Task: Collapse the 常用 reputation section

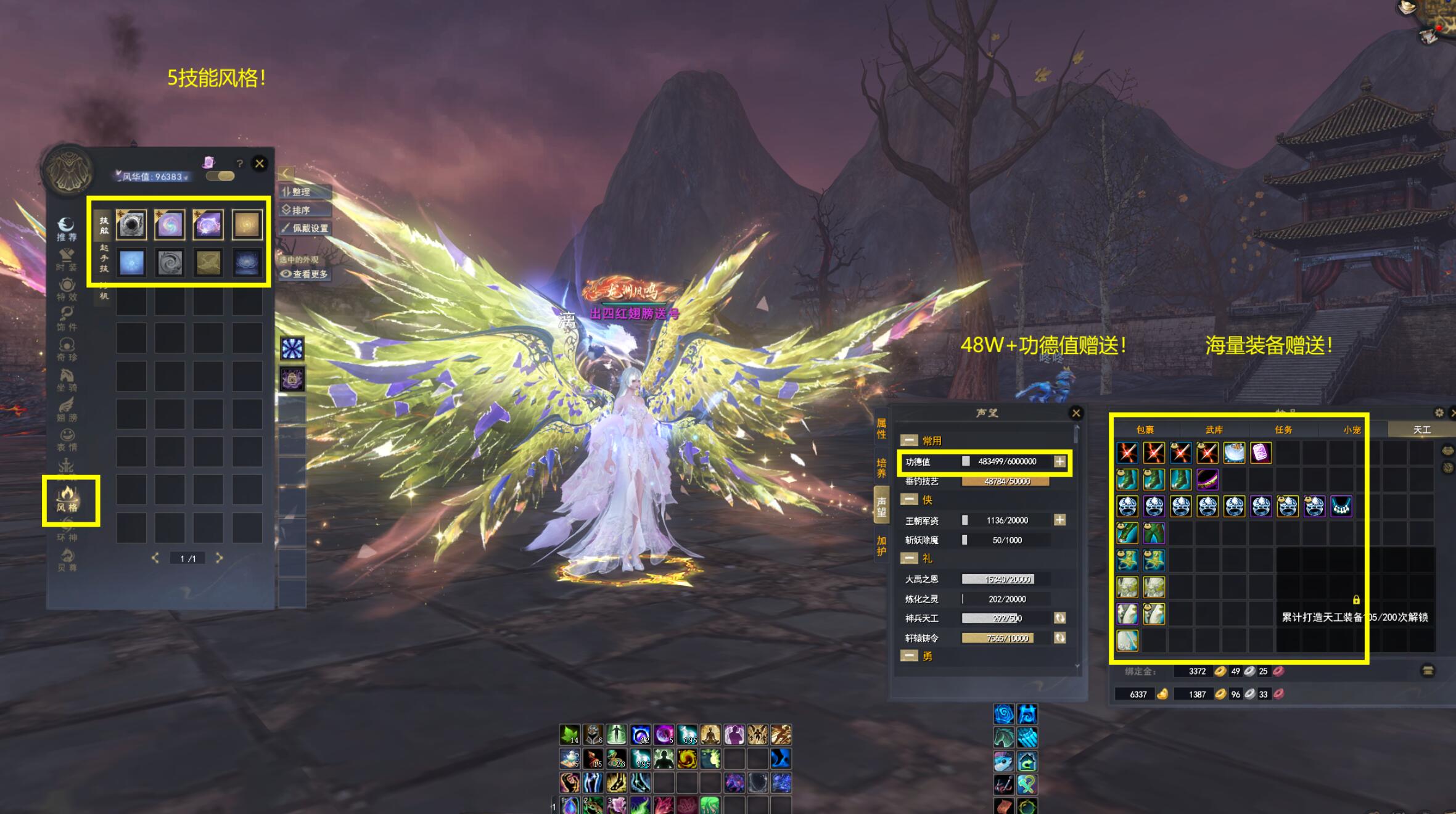Action: 909,440
